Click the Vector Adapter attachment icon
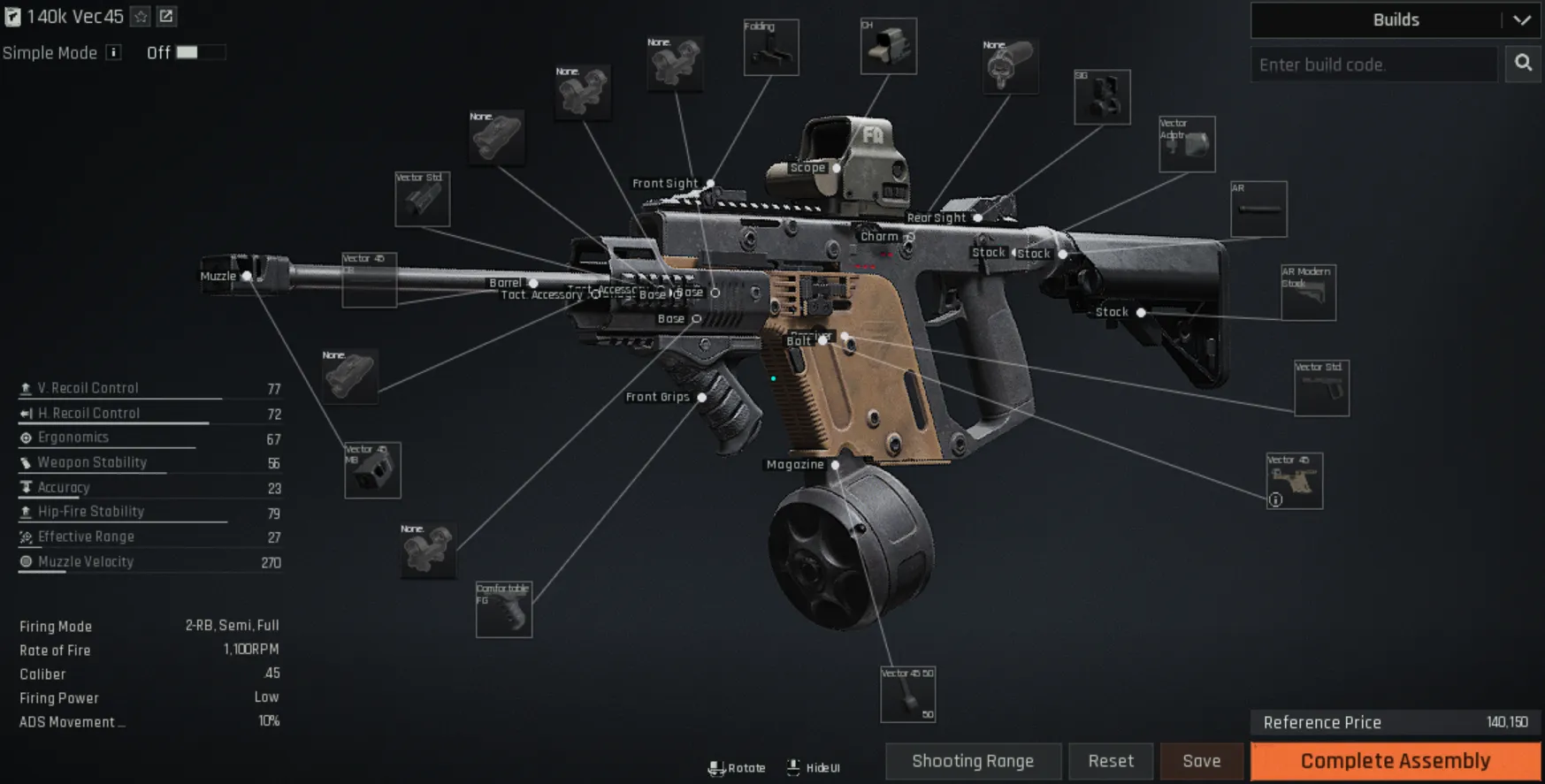 coord(1186,143)
